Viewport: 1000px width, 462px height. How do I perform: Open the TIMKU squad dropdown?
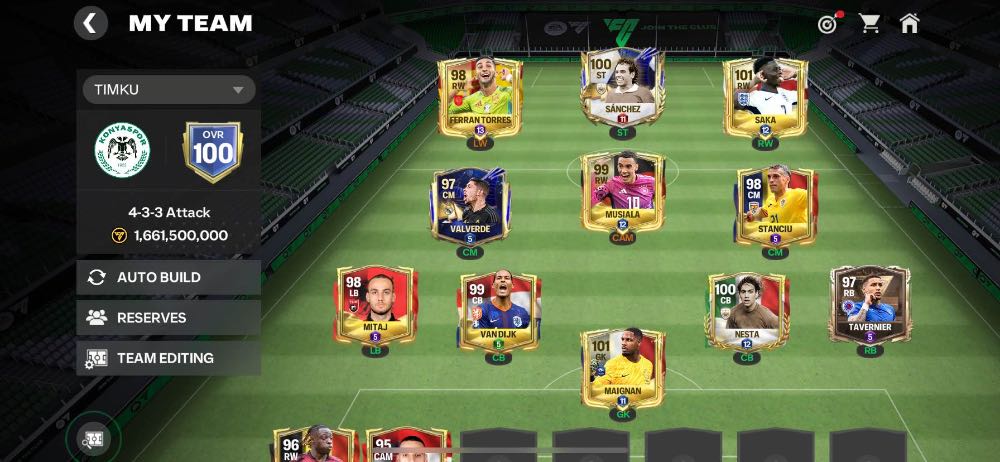click(x=168, y=90)
